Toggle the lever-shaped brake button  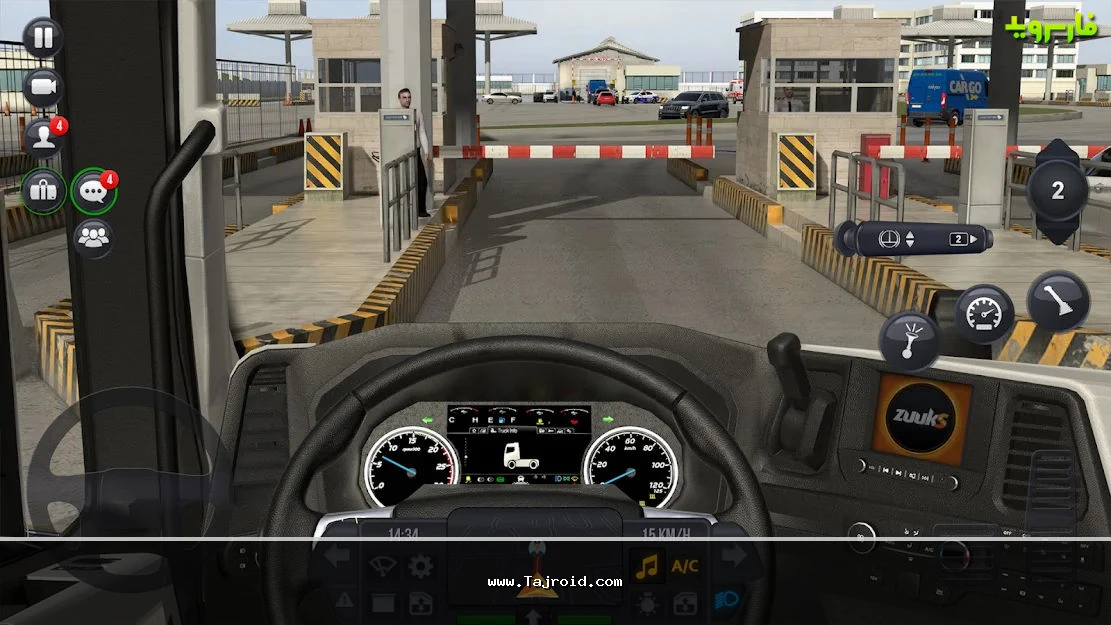coord(1058,301)
